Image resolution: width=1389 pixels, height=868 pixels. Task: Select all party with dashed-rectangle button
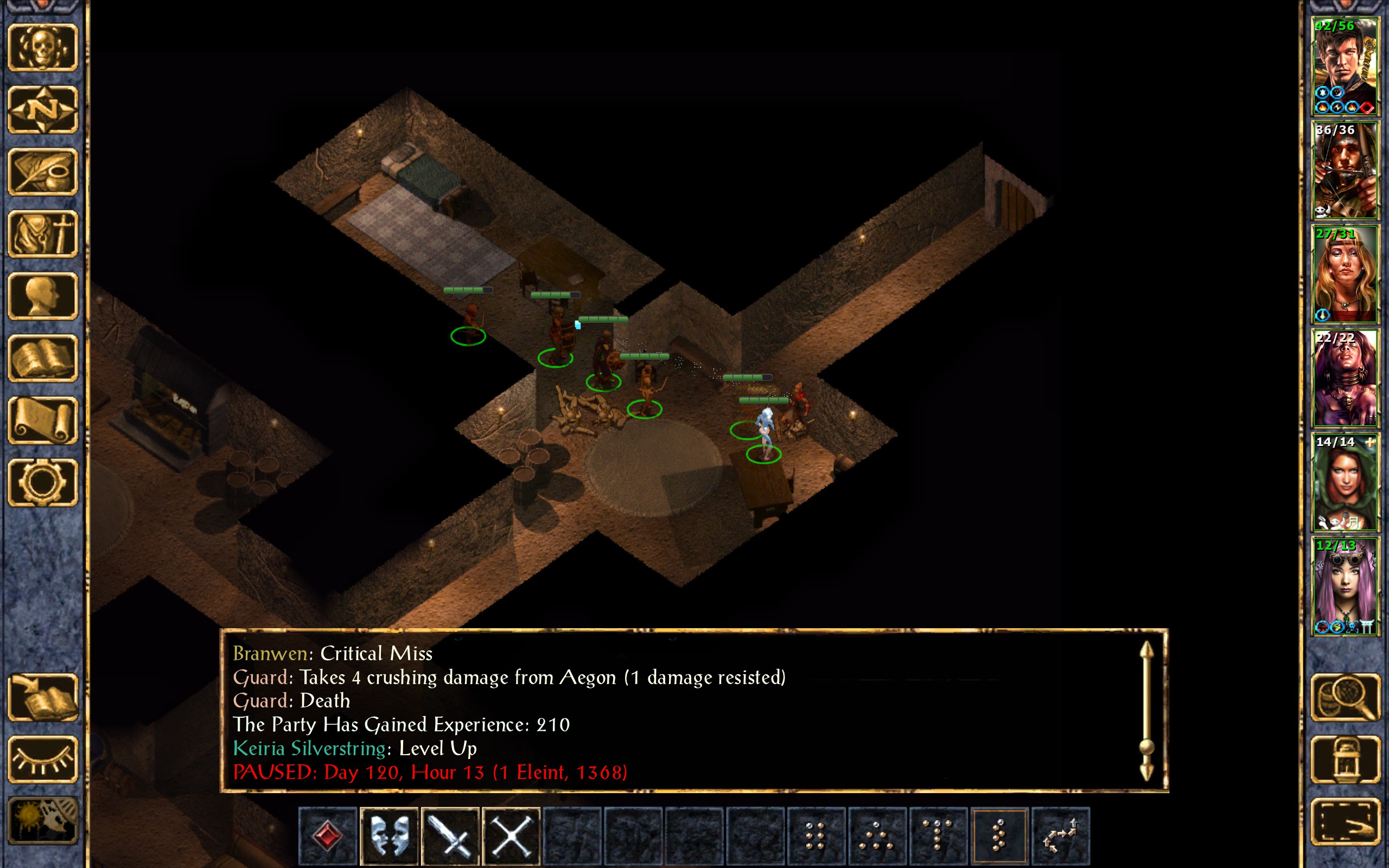[1346, 821]
